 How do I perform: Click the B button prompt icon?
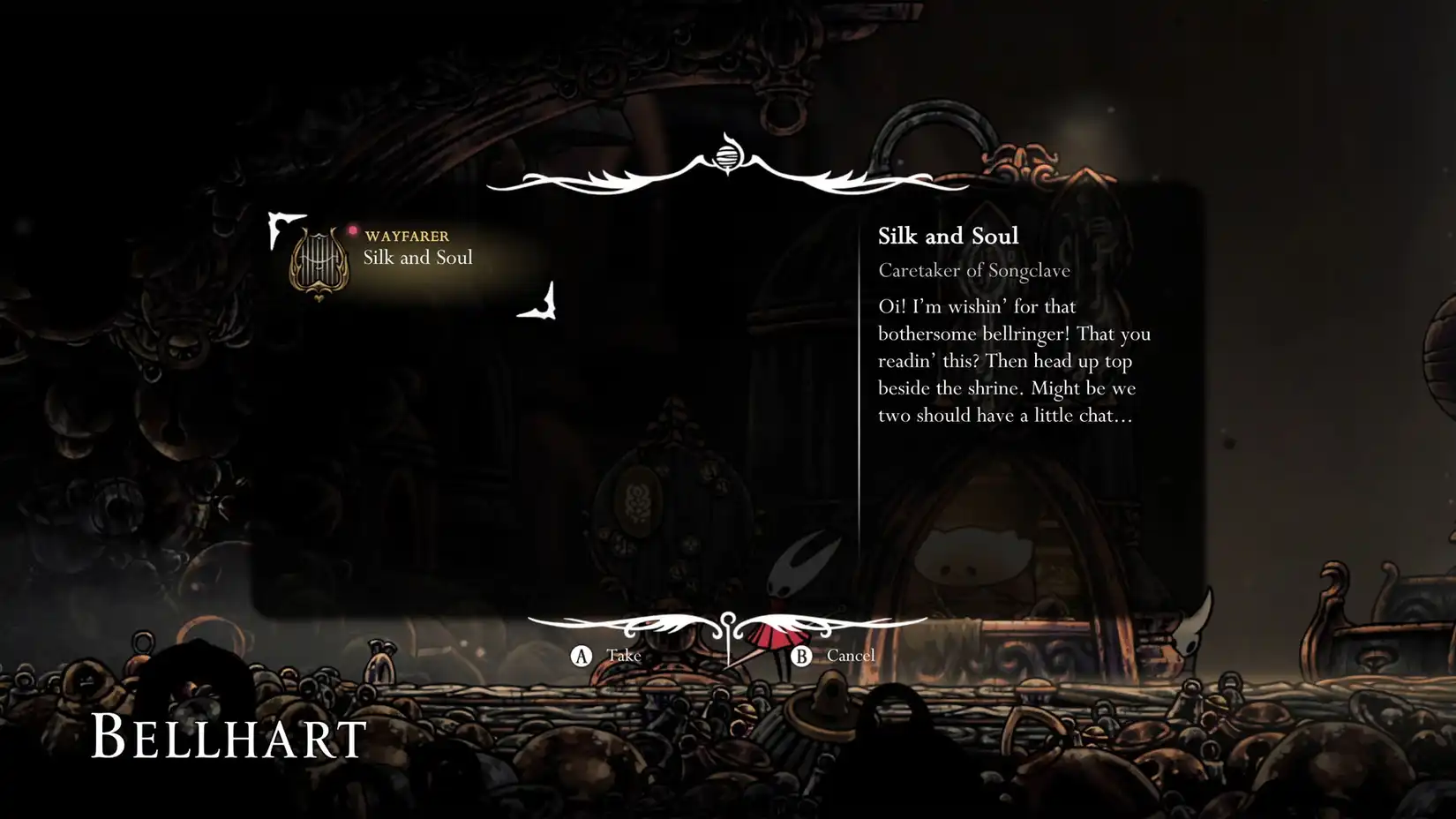[802, 657]
